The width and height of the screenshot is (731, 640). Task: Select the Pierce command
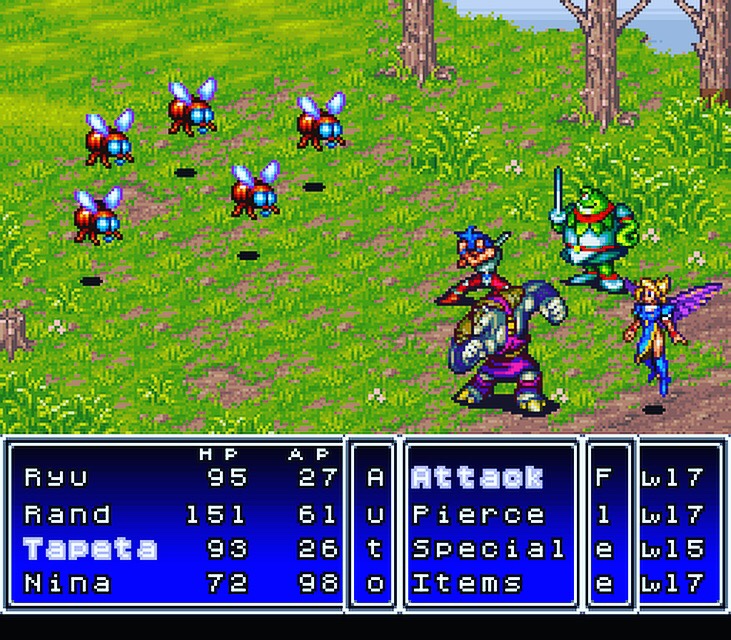[478, 514]
